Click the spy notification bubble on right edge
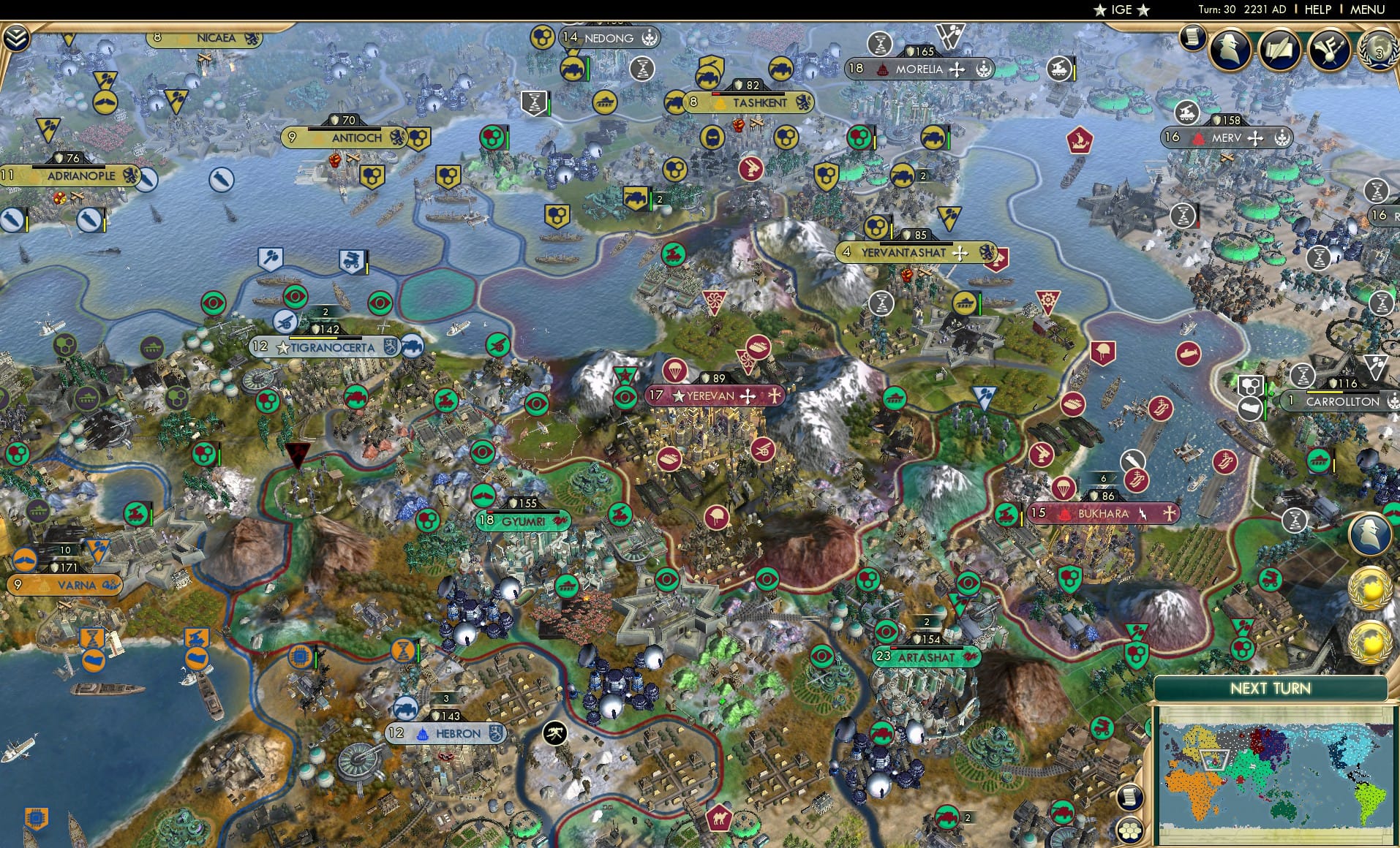The height and width of the screenshot is (848, 1400). [x=1371, y=534]
